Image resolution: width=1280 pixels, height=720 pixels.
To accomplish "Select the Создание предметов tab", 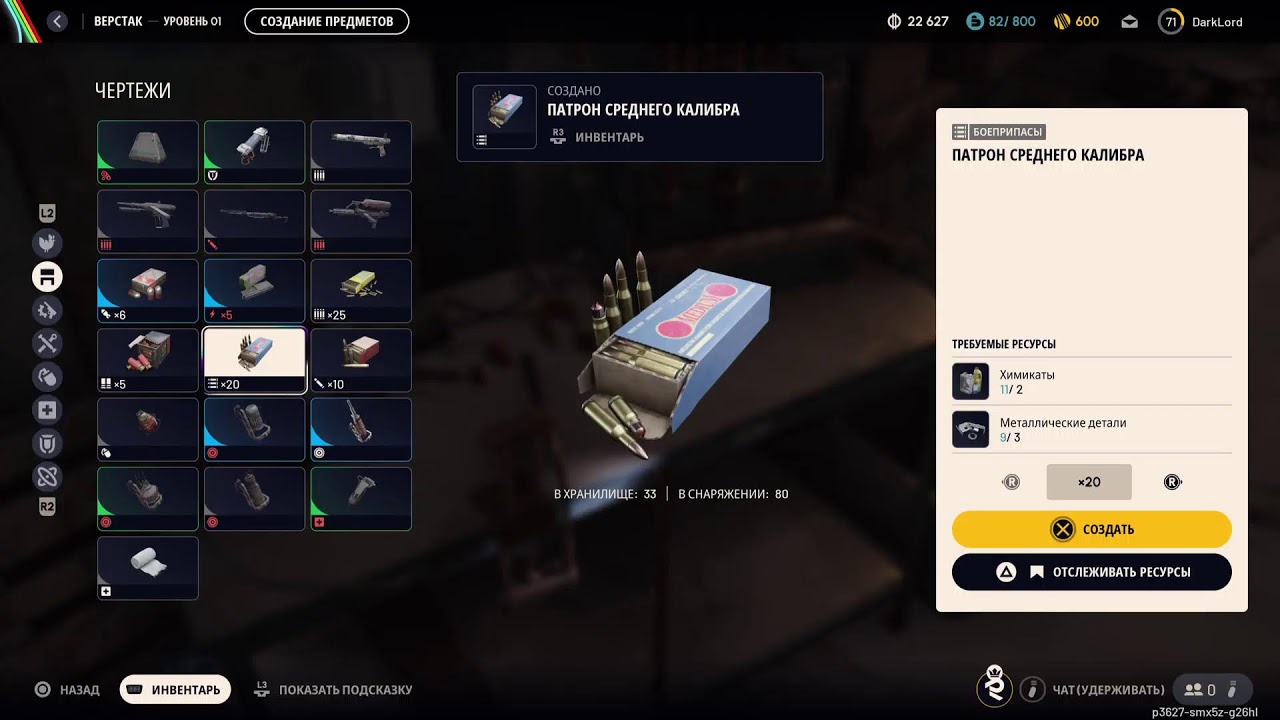I will tap(326, 21).
